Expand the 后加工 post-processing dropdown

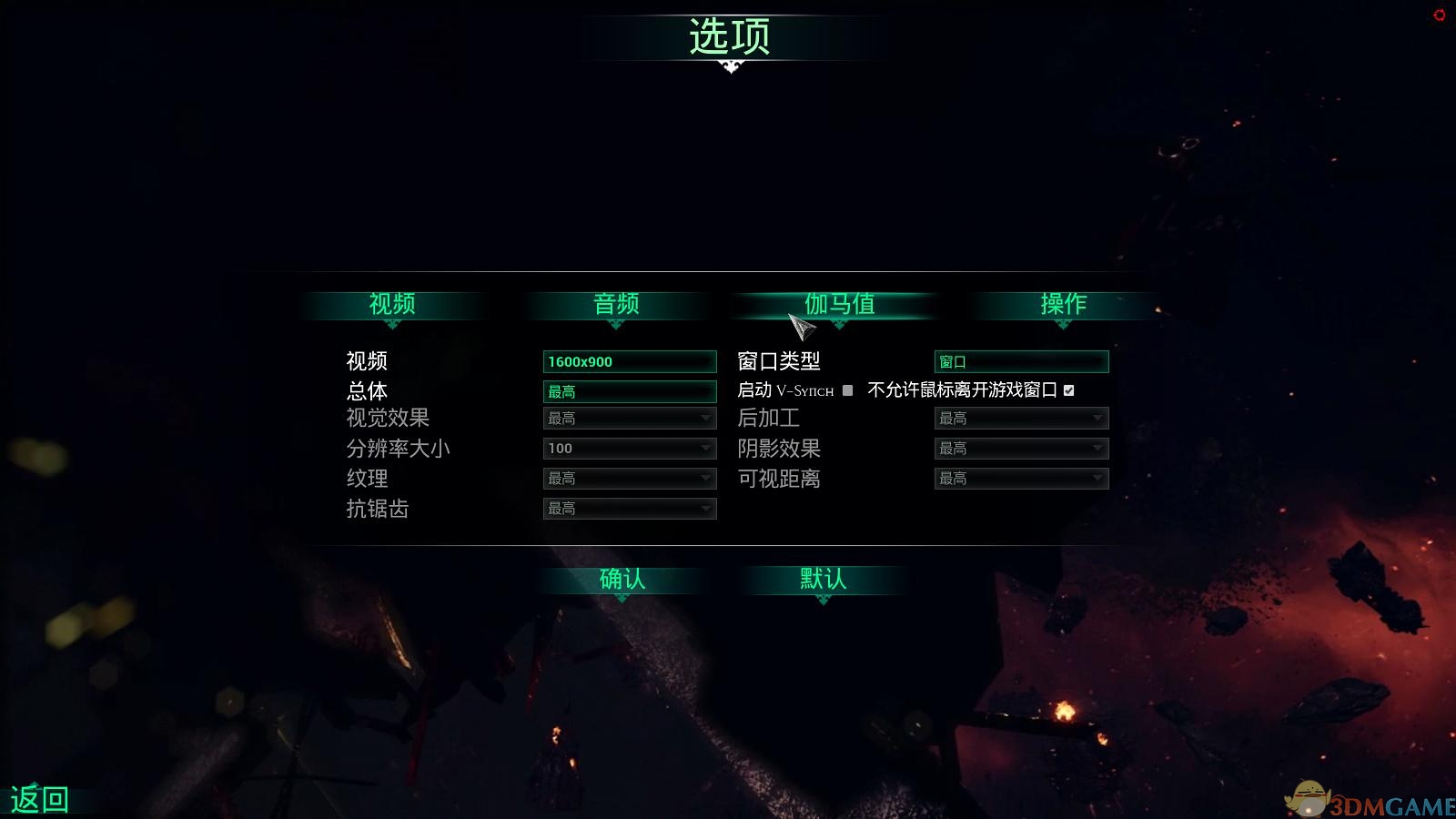pyautogui.click(x=1021, y=418)
